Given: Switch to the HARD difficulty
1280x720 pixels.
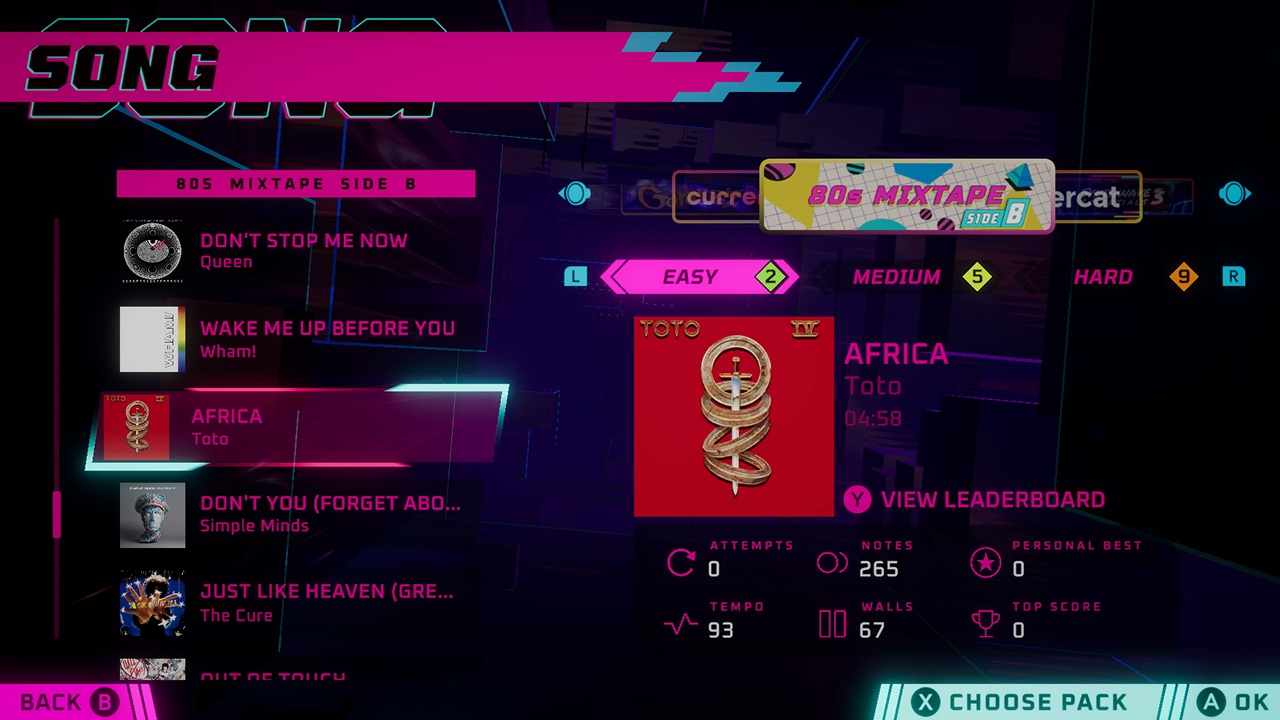Looking at the screenshot, I should [1103, 277].
